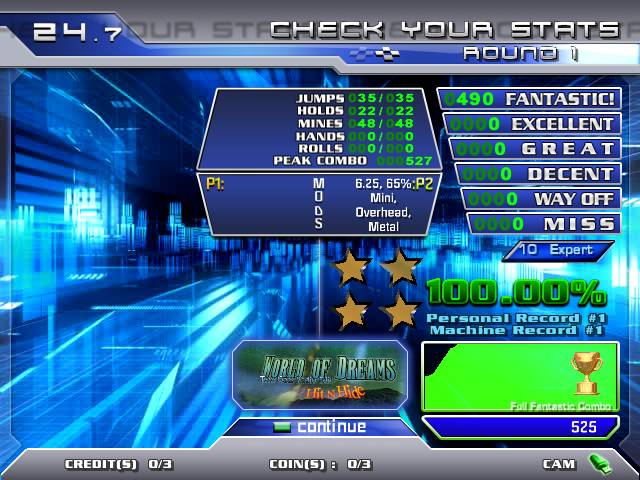Click the continue button
This screenshot has height=480, width=640.
(320, 427)
